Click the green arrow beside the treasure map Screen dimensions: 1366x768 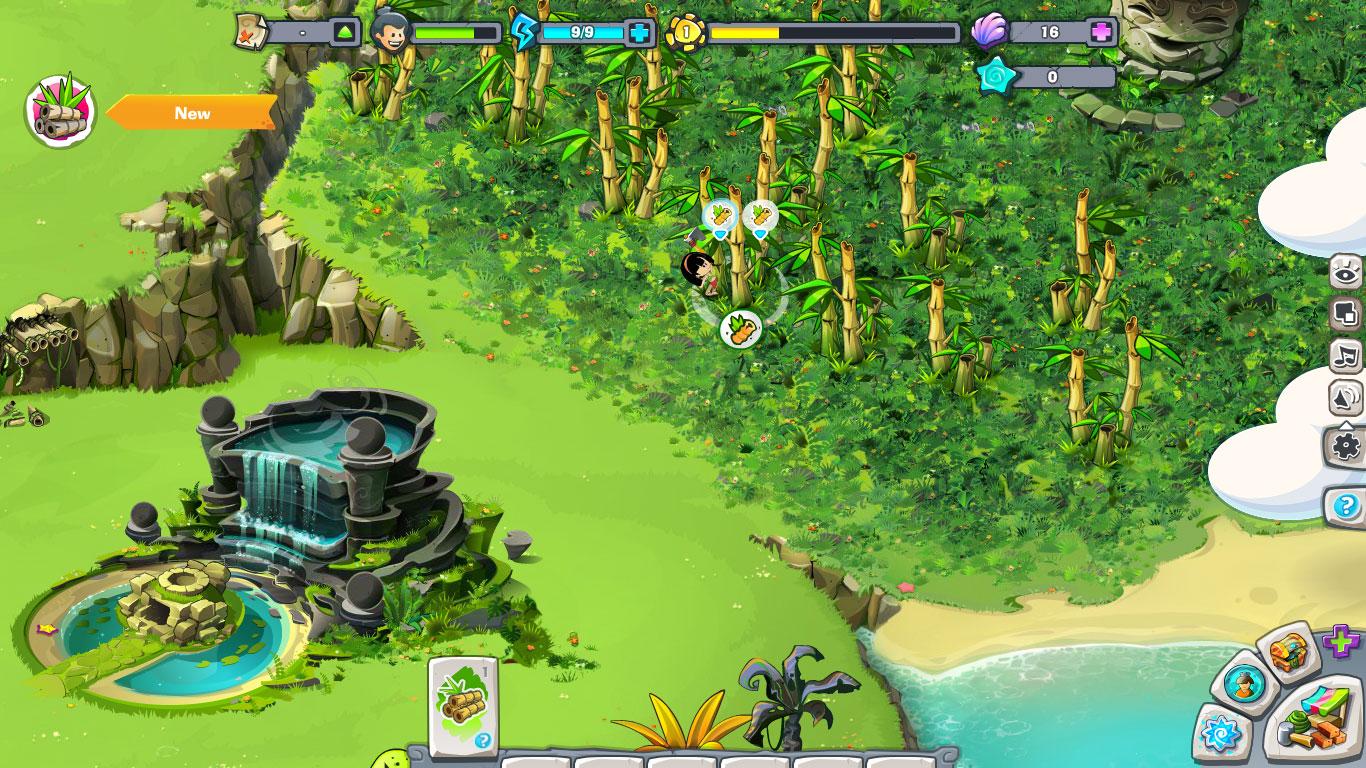345,32
